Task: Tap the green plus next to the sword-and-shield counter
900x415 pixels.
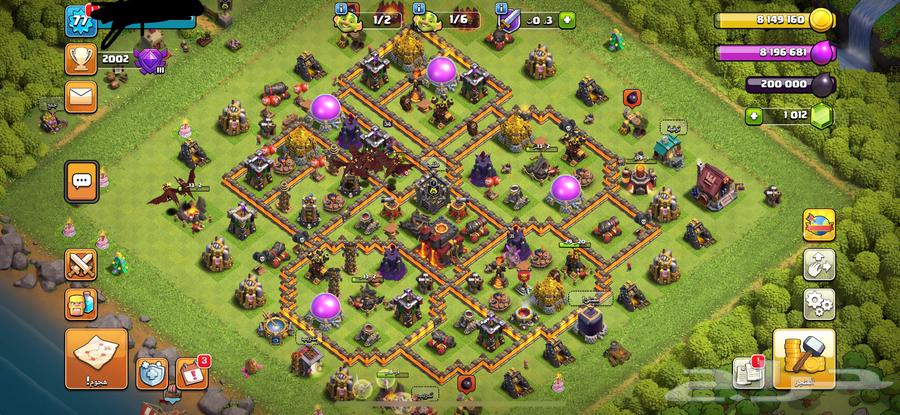Action: point(567,19)
